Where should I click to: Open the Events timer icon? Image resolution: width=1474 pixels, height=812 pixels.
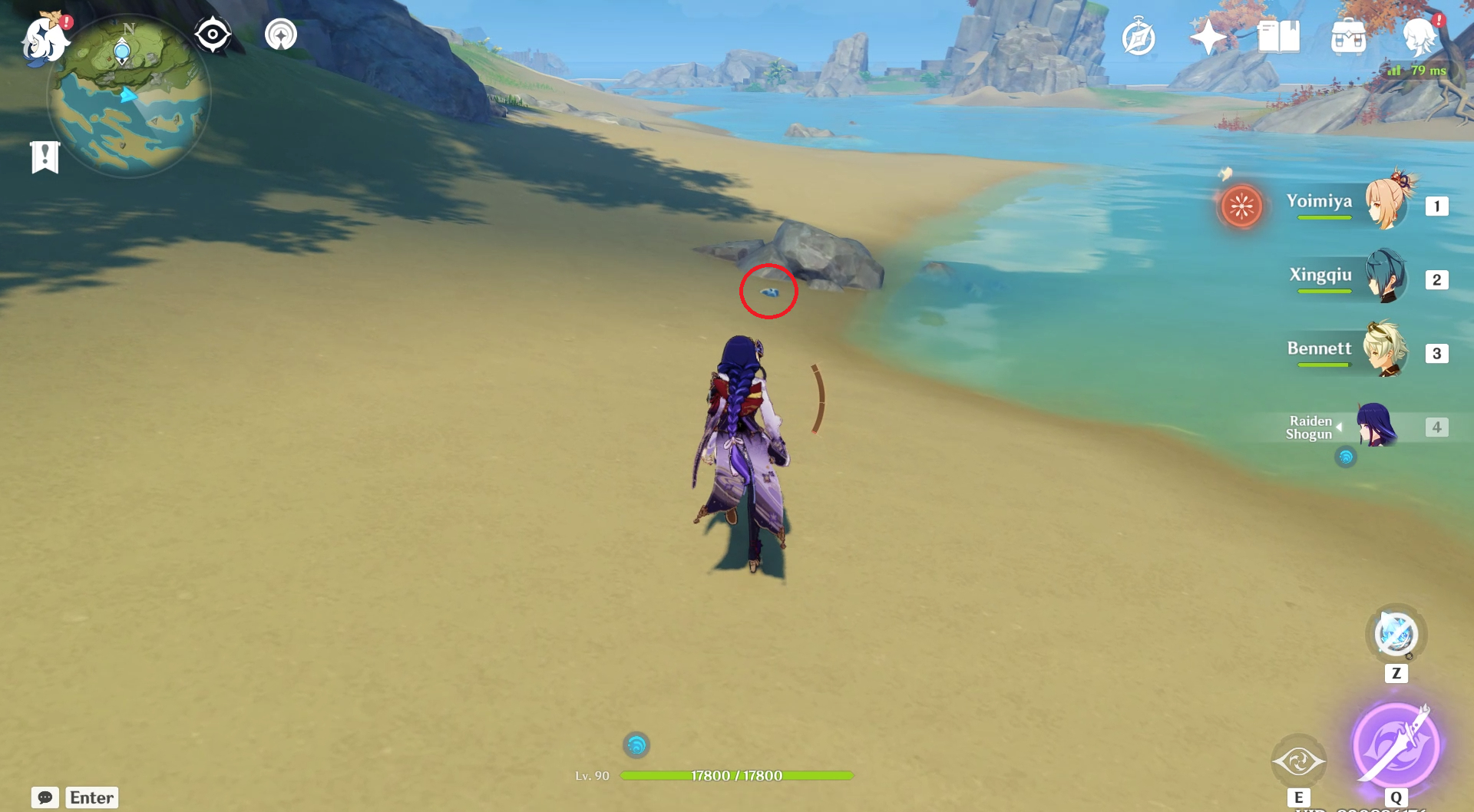coord(1139,35)
